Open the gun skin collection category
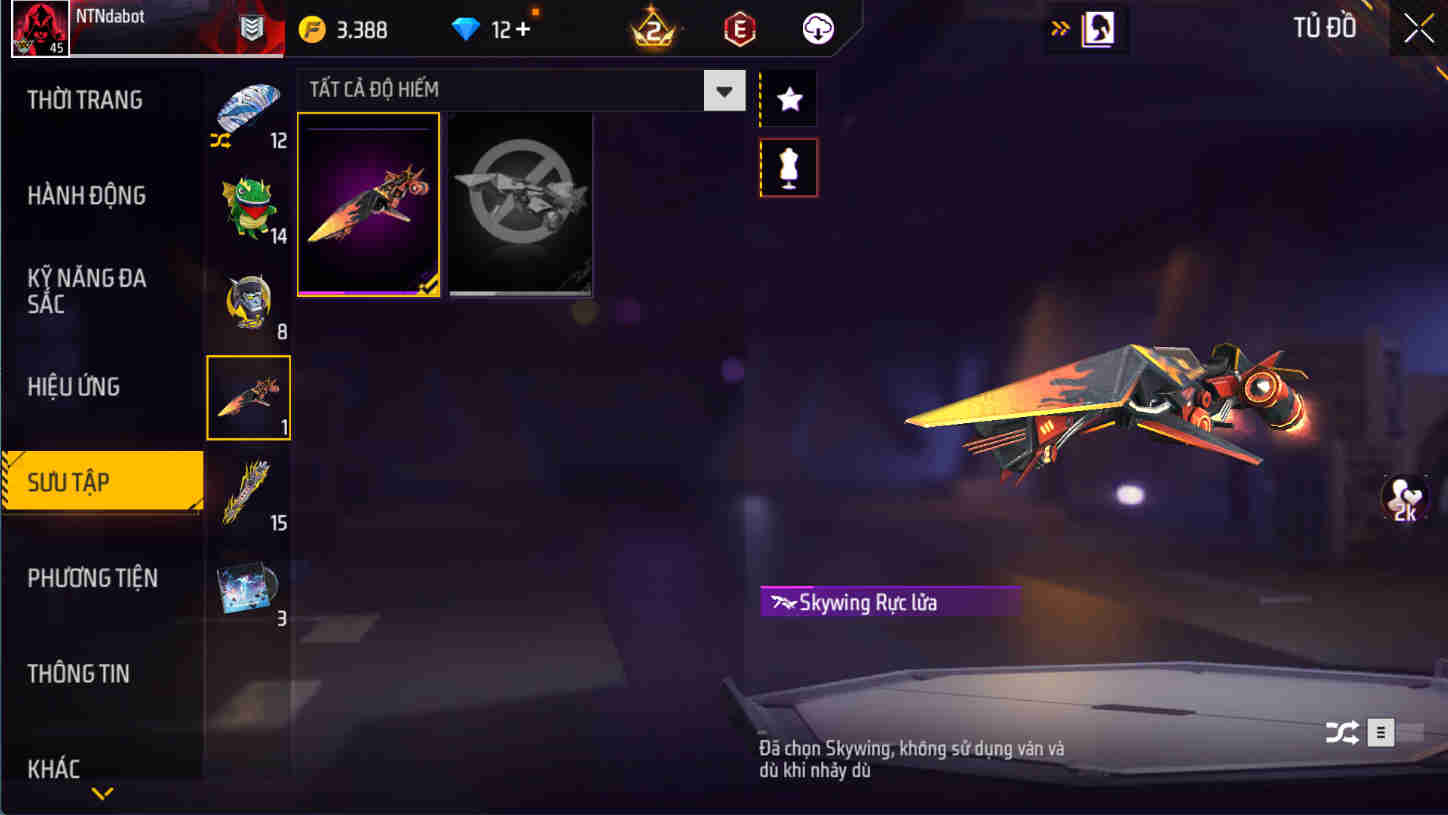The height and width of the screenshot is (815, 1448). [248, 492]
